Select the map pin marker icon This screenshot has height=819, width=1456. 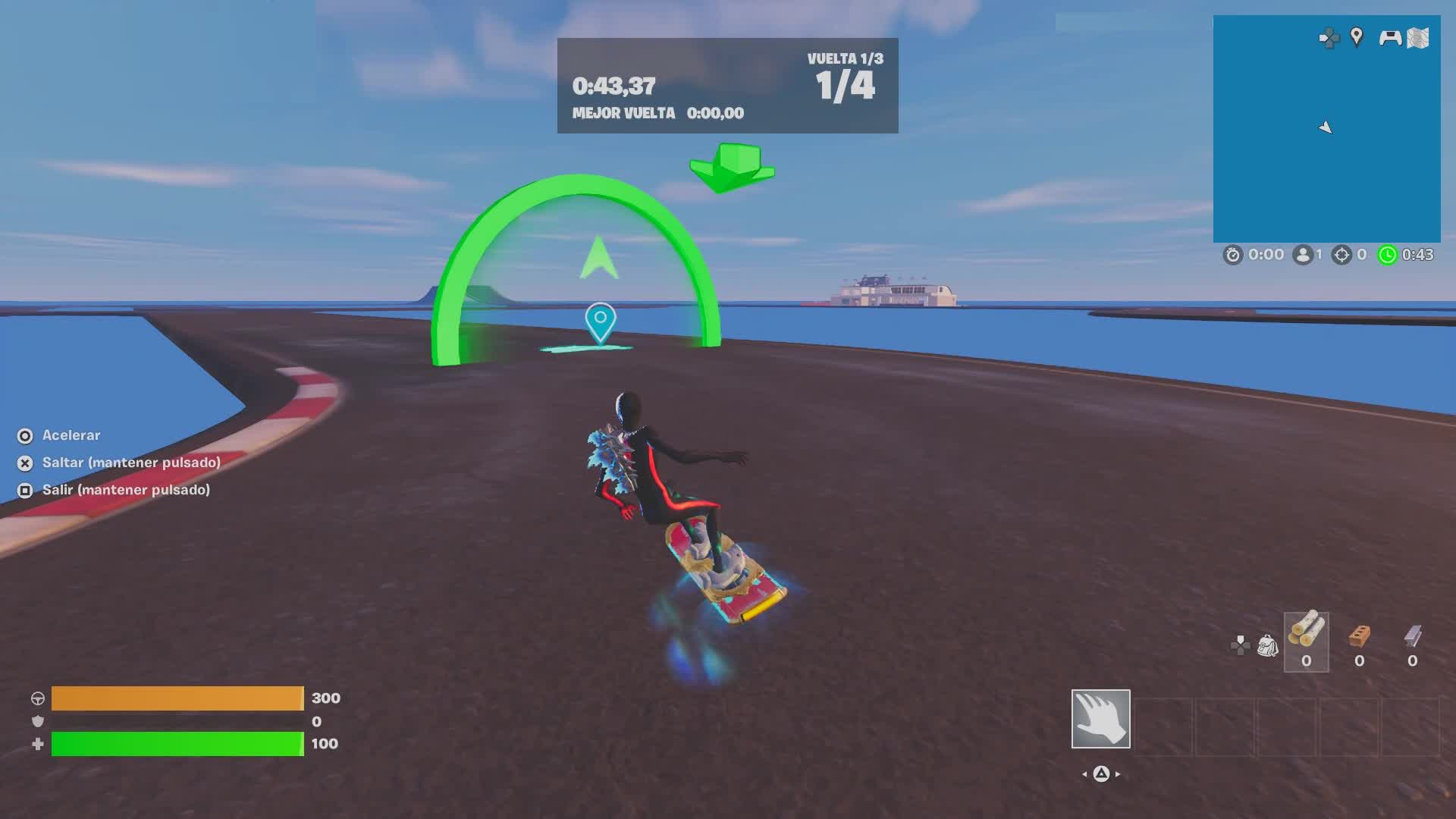(1357, 36)
